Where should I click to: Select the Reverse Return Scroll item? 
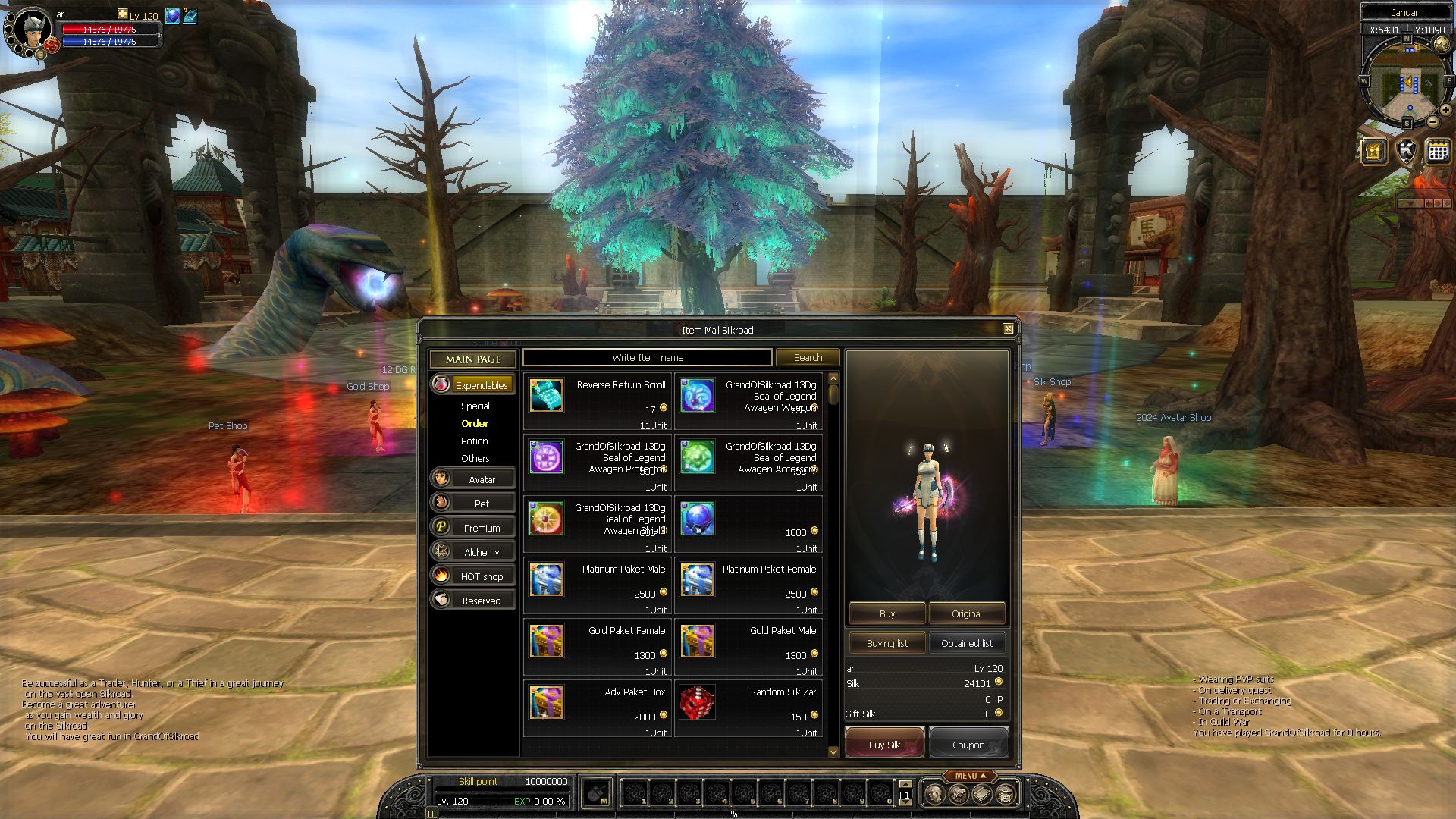(546, 396)
